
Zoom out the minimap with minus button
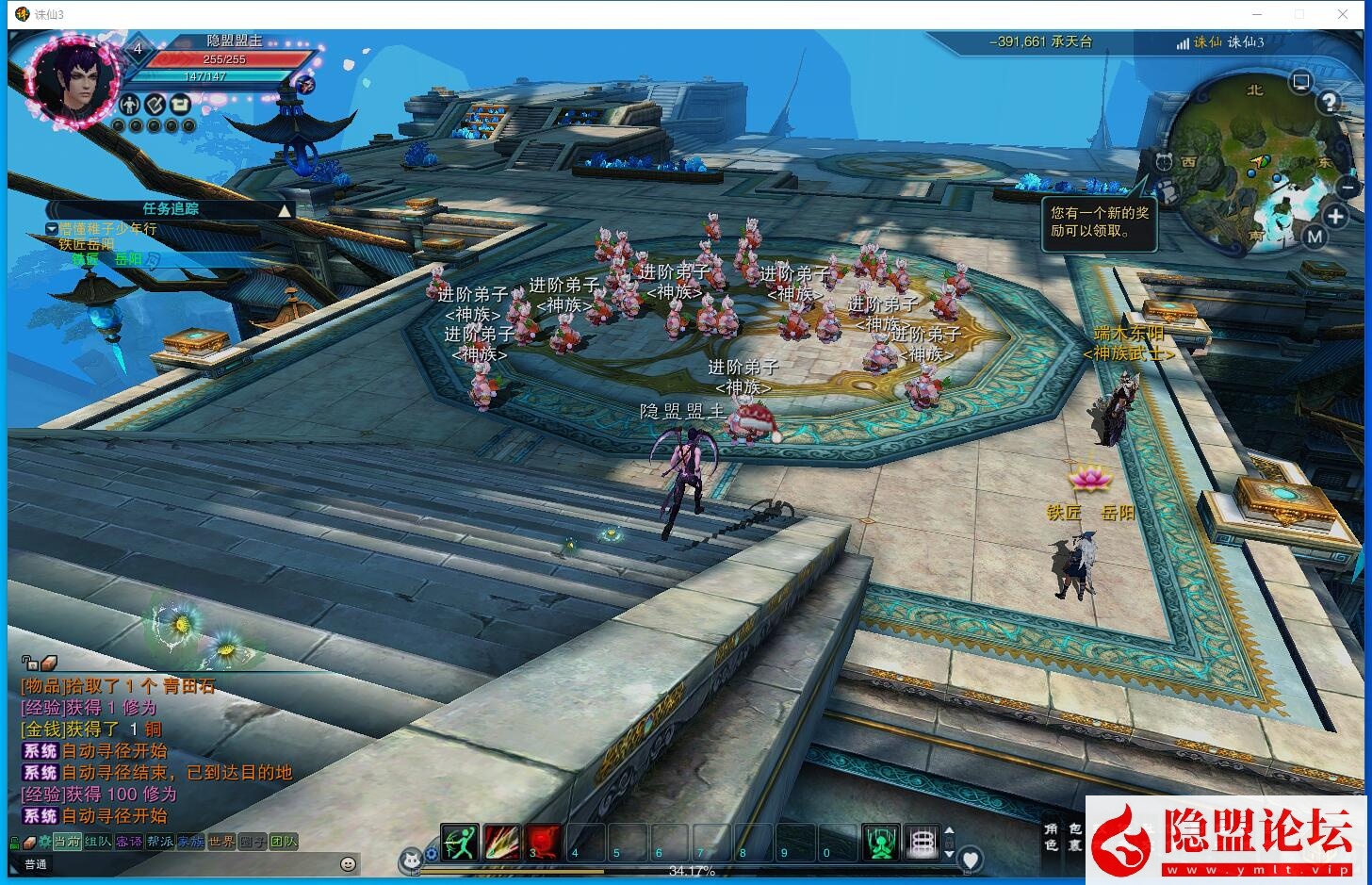click(x=1350, y=187)
